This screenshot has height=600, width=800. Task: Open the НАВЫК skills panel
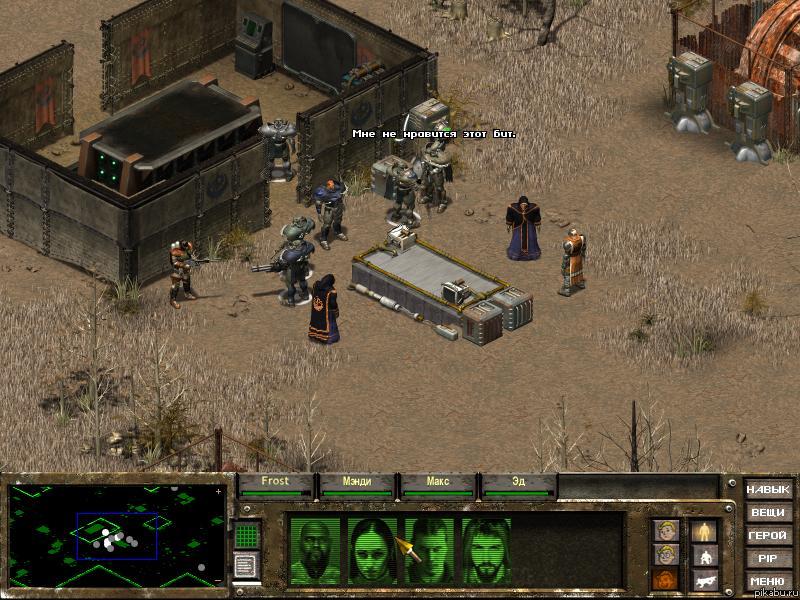tap(767, 490)
